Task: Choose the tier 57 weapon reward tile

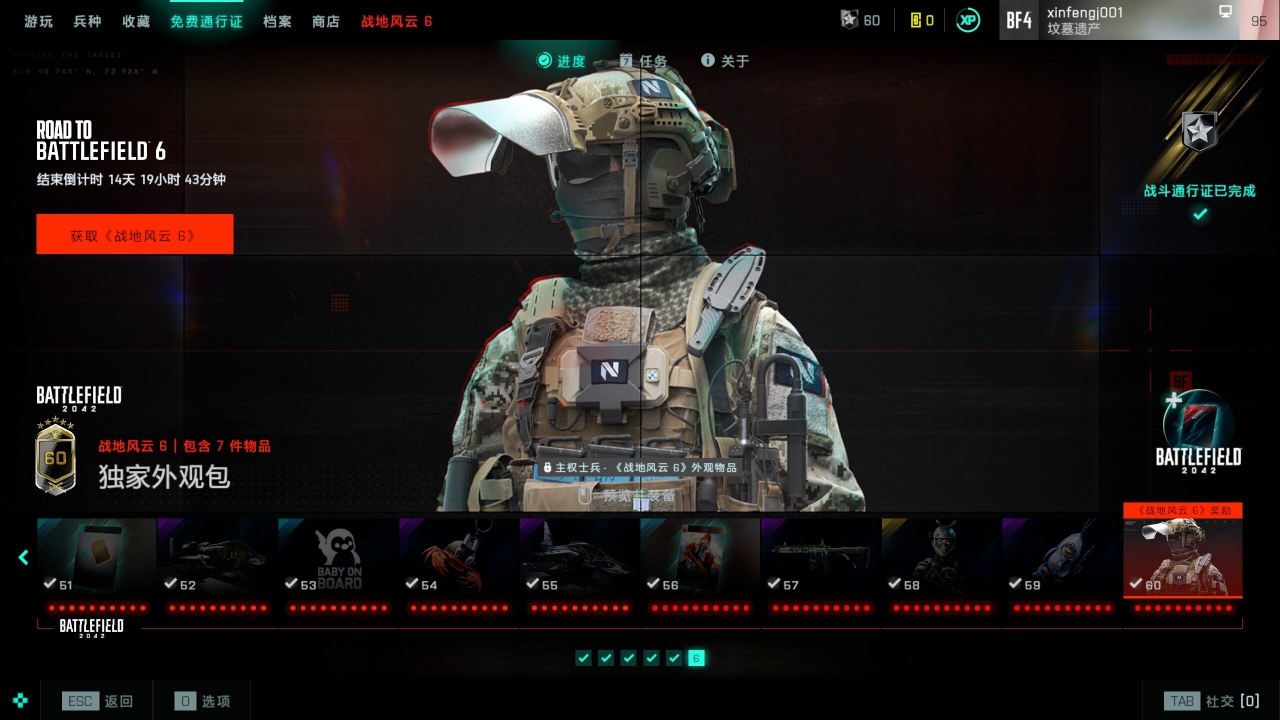Action: [x=820, y=557]
